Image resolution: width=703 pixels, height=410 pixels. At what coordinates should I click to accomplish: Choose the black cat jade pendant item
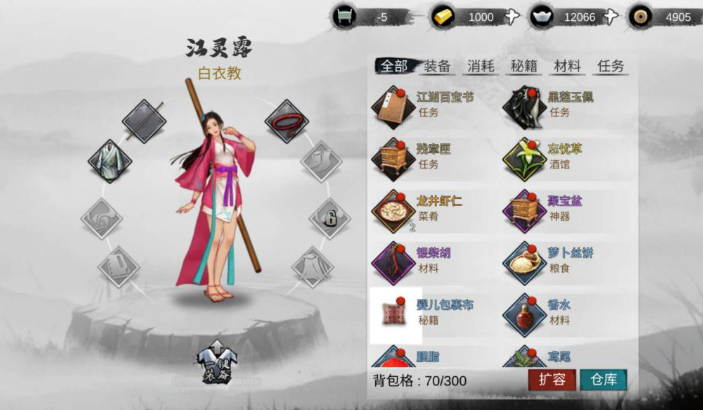[525, 104]
